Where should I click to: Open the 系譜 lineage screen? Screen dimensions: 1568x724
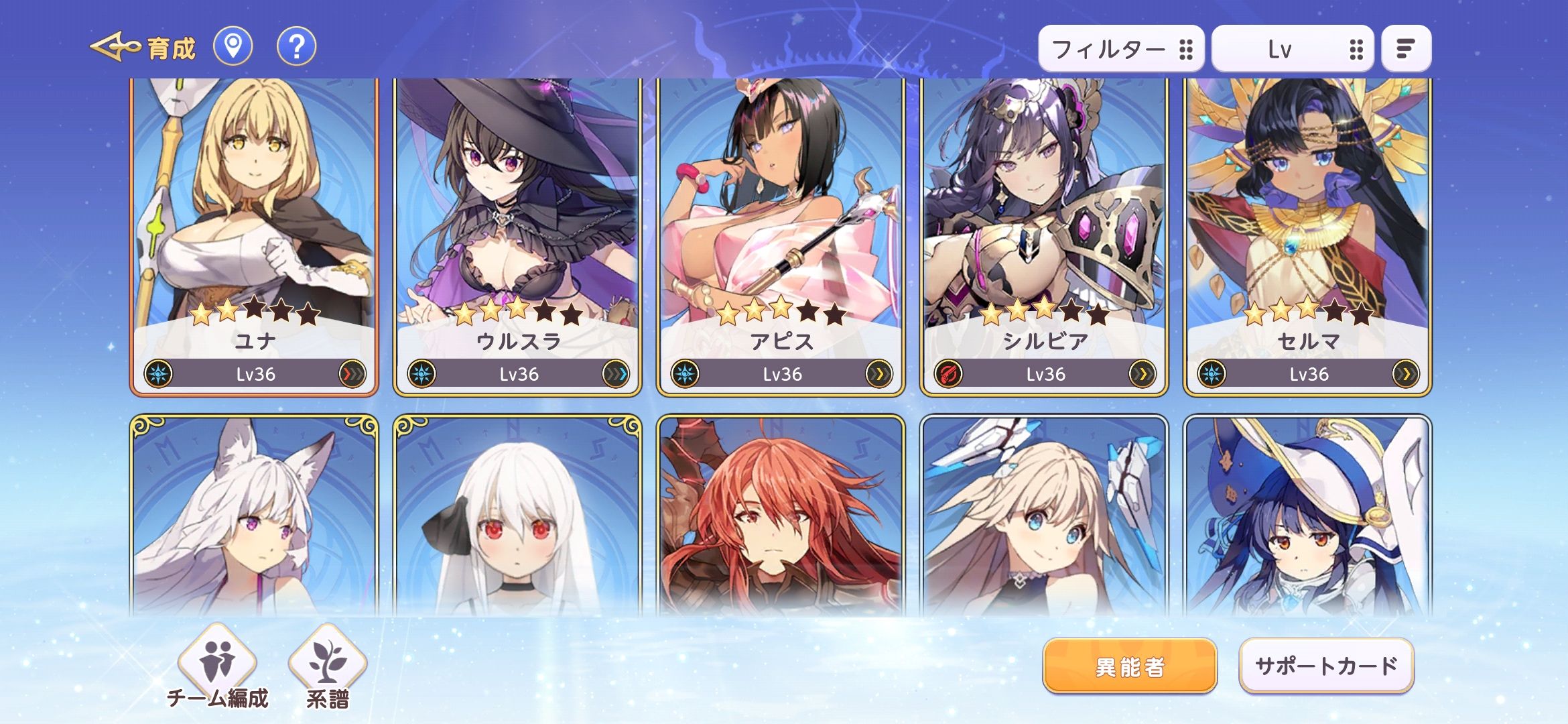coord(328,667)
